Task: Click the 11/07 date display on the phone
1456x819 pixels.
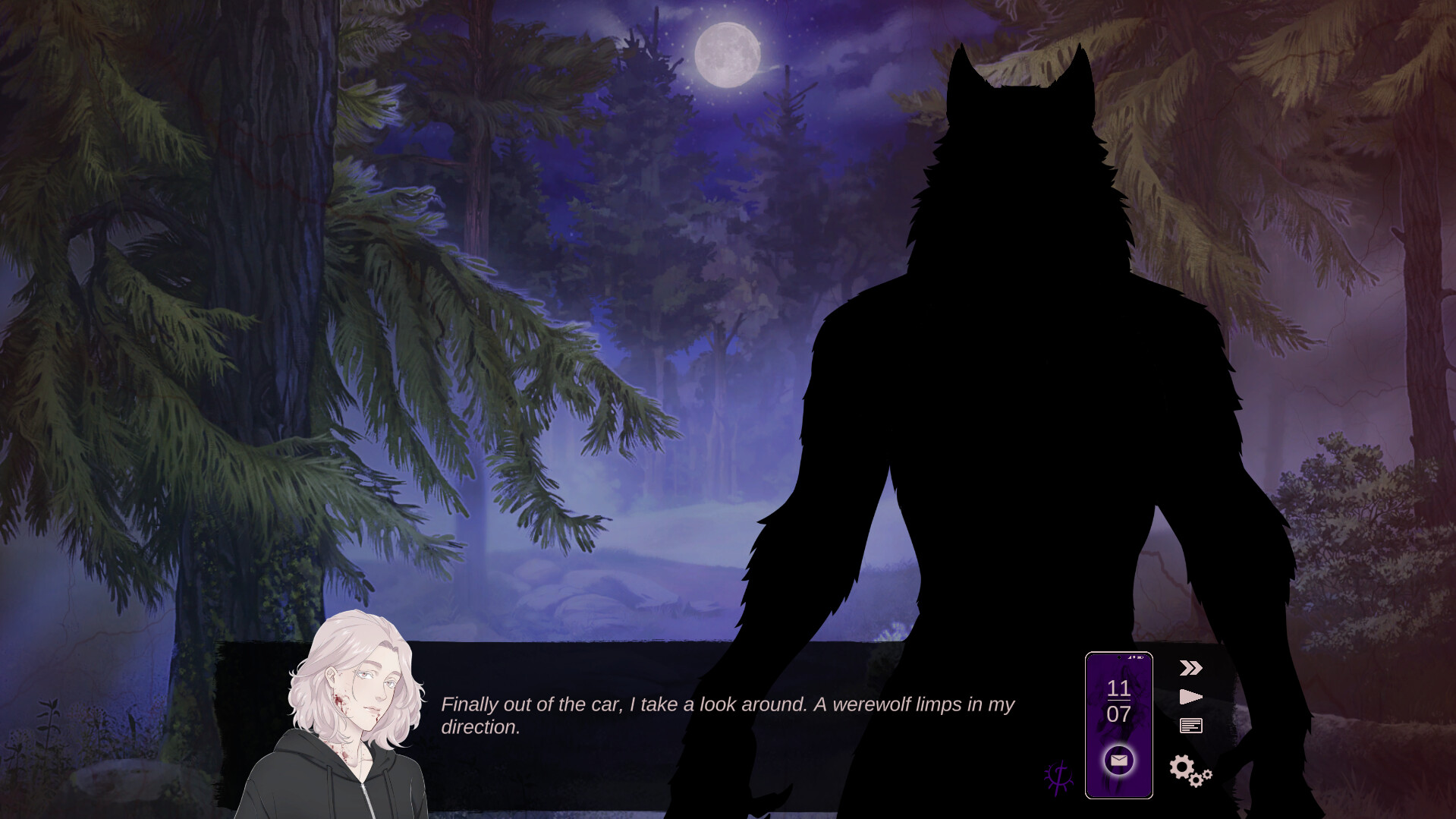Action: point(1118,699)
